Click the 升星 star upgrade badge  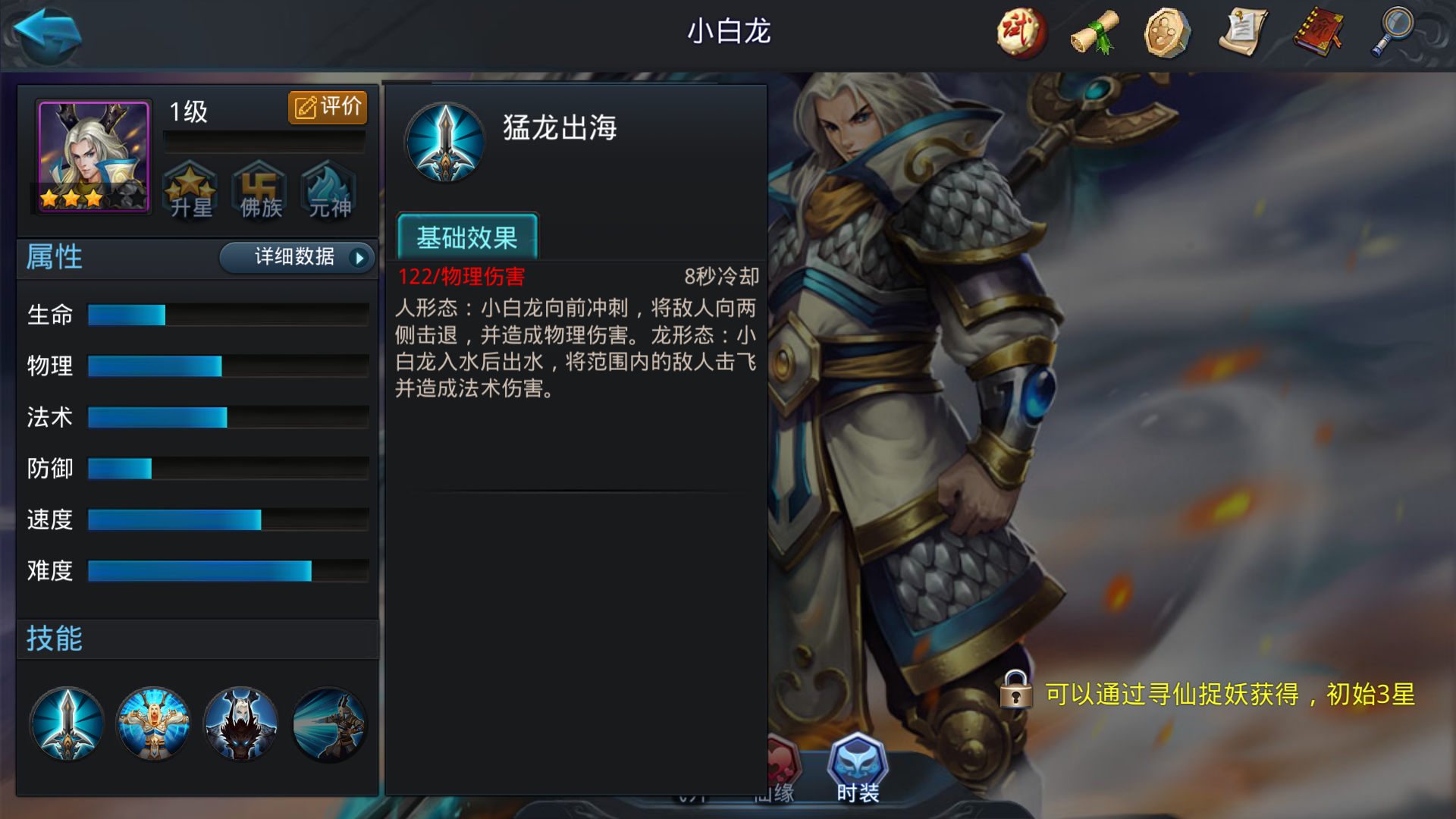191,191
